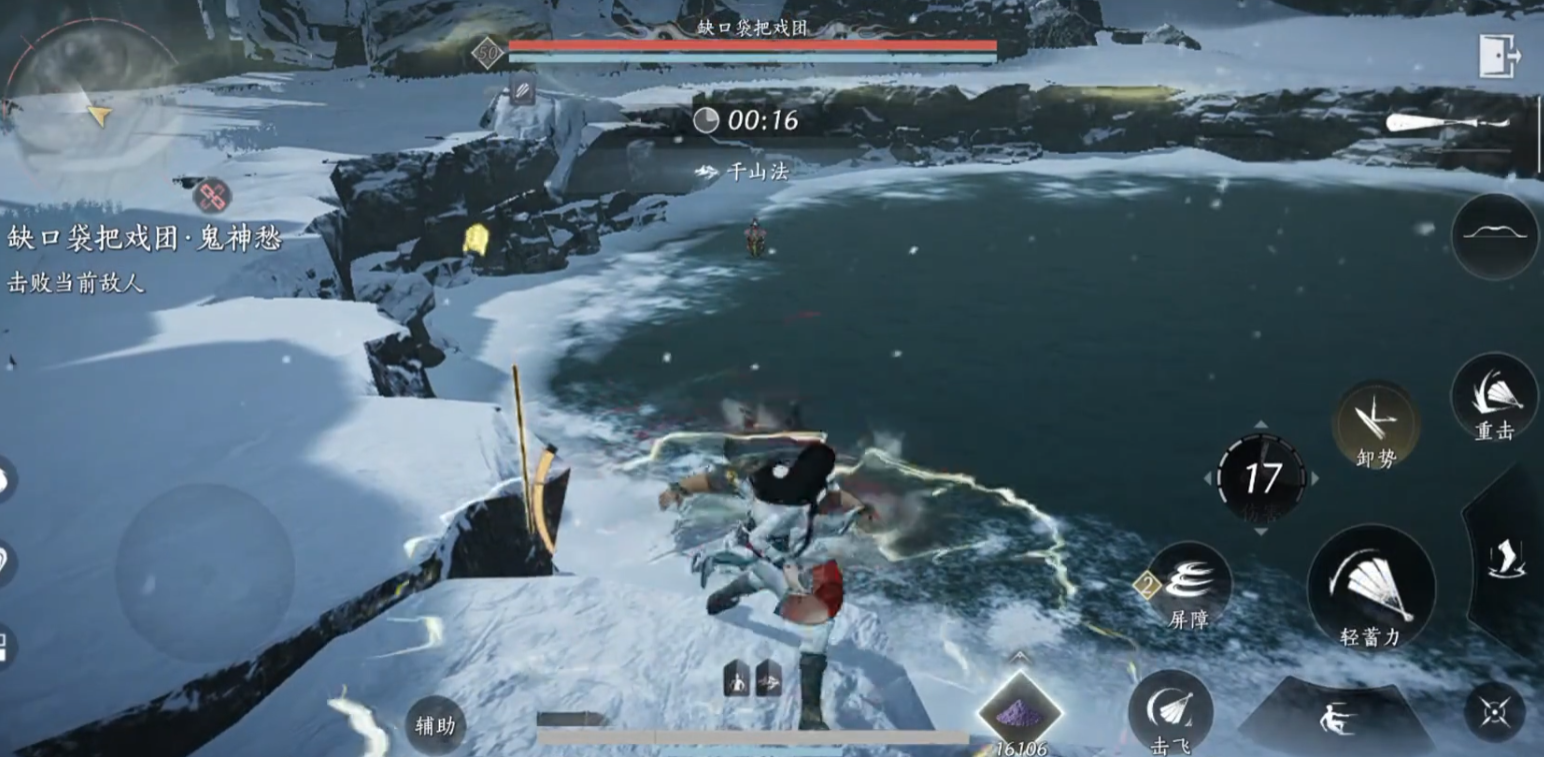Tap the 重击 heavy attack button

1494,398
